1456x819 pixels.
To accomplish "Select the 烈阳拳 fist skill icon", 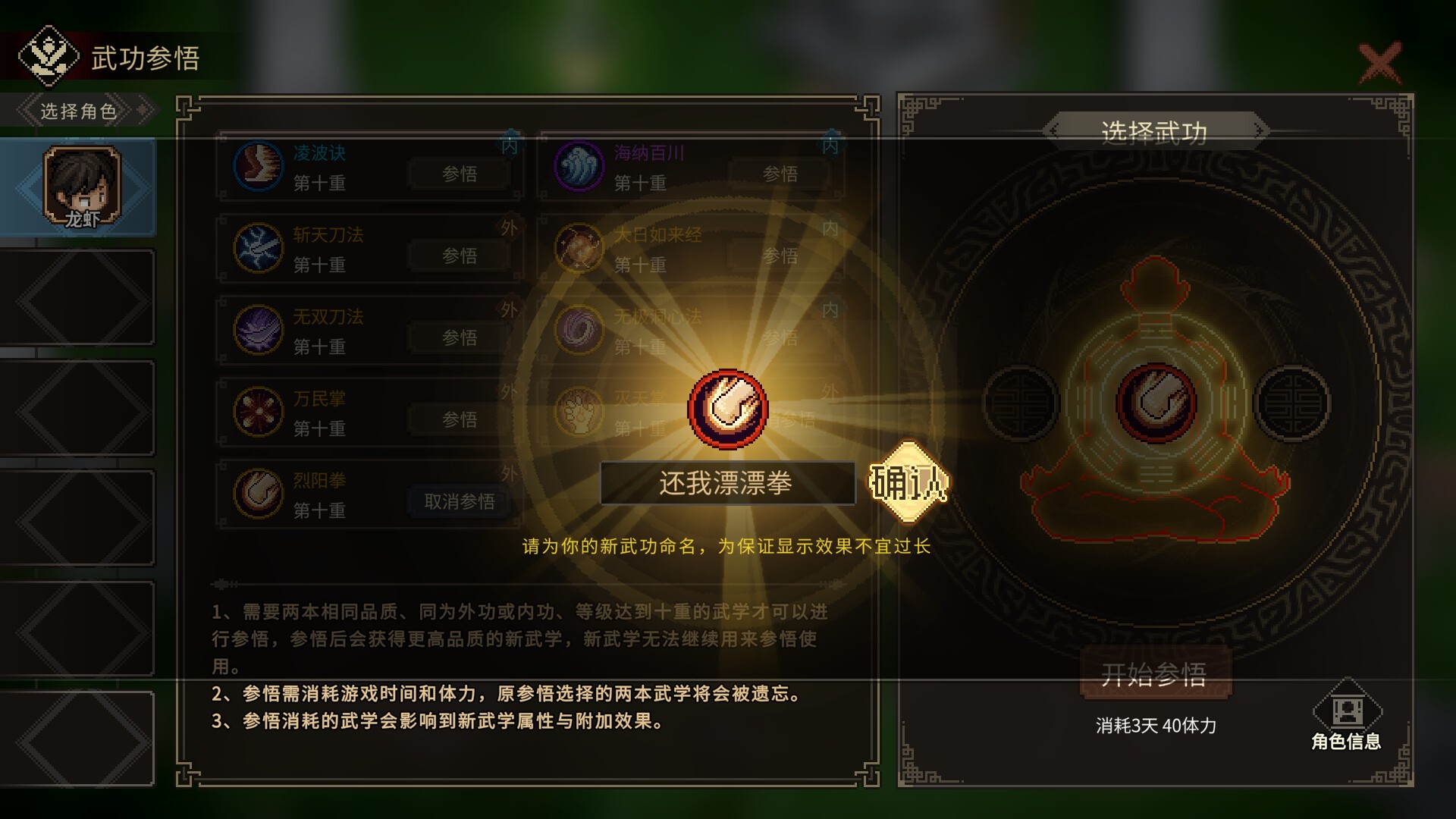I will (258, 494).
